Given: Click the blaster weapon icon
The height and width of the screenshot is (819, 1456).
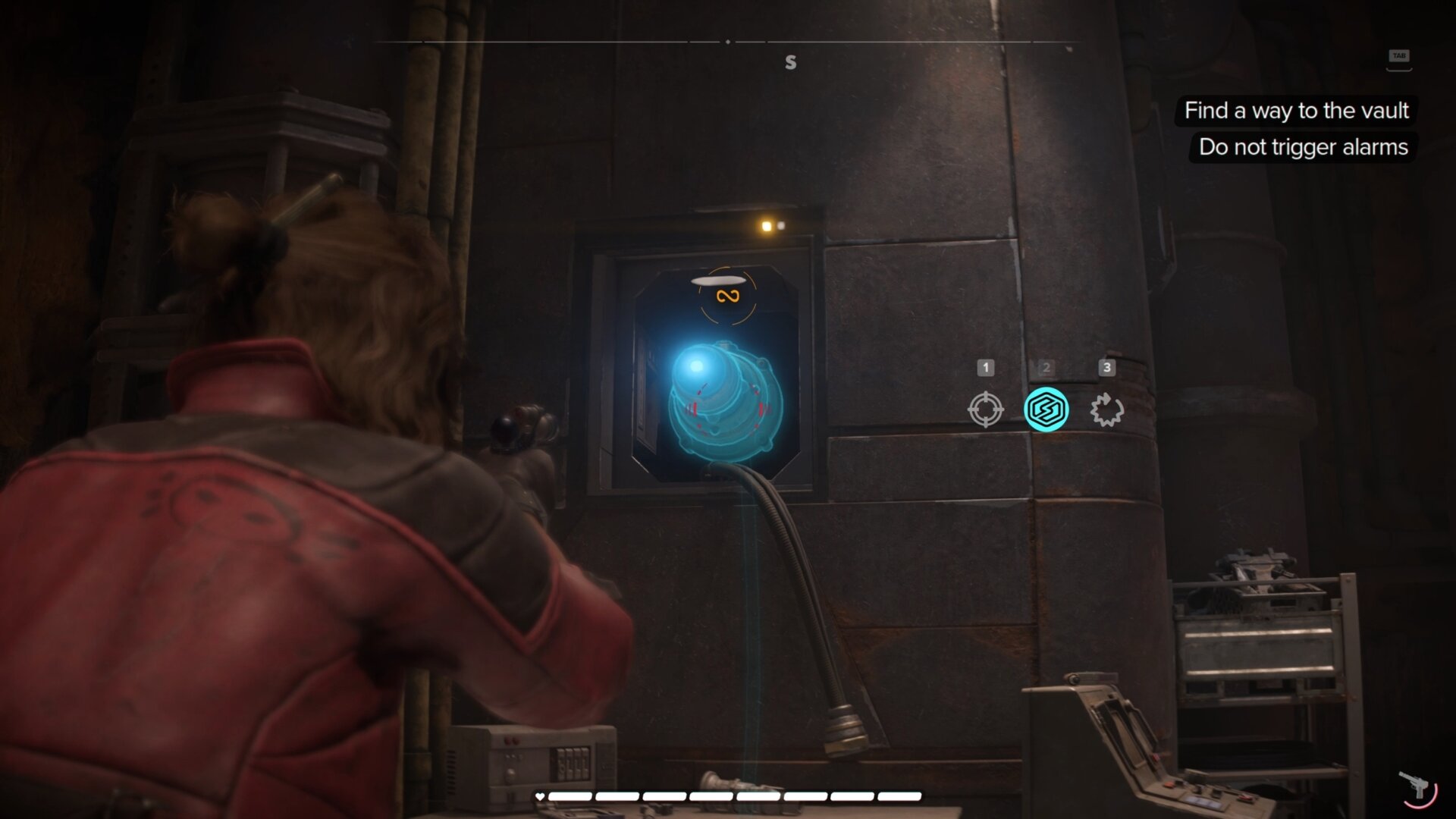Looking at the screenshot, I should (x=1416, y=786).
